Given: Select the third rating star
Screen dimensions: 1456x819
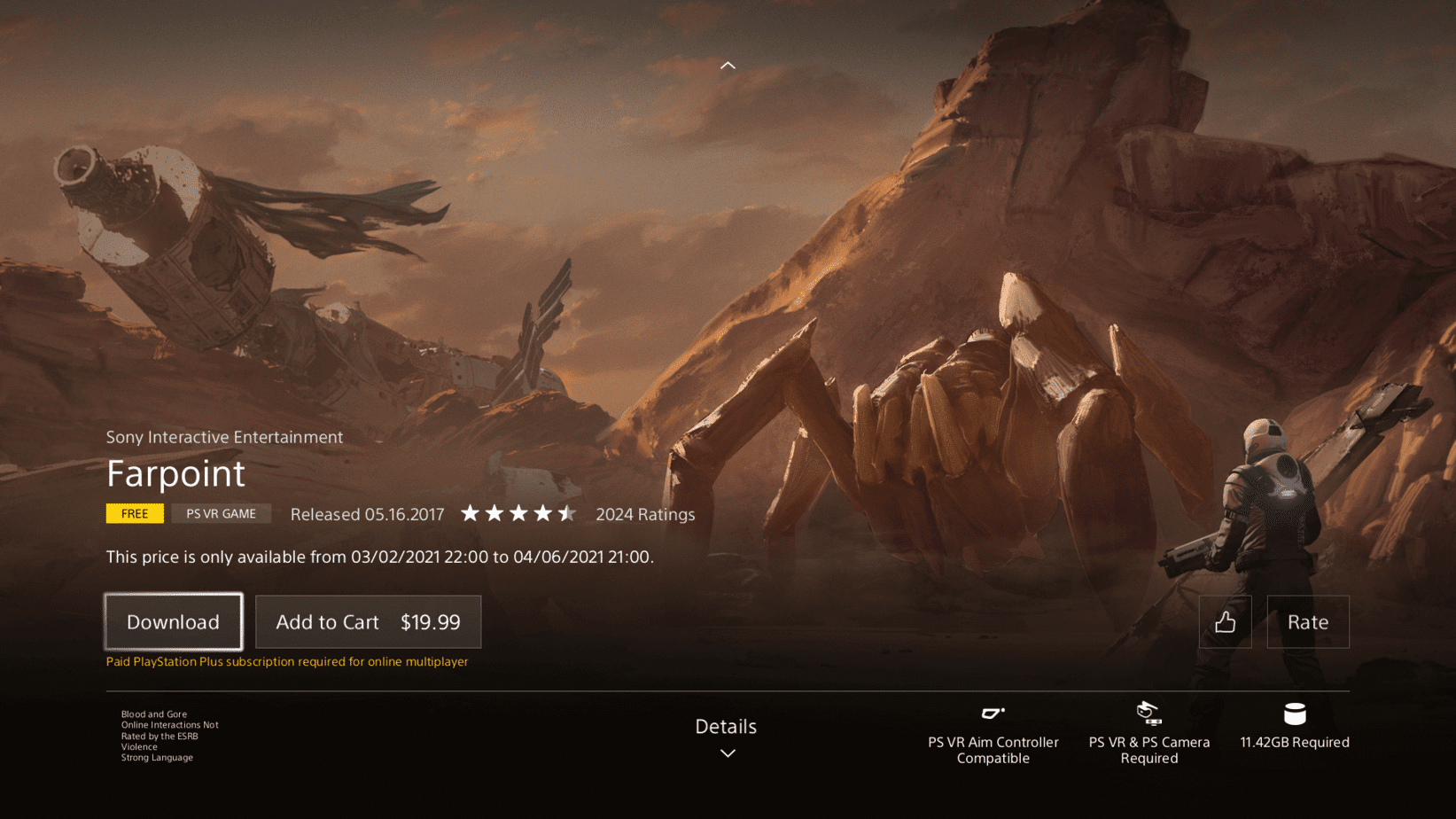Looking at the screenshot, I should coord(519,512).
